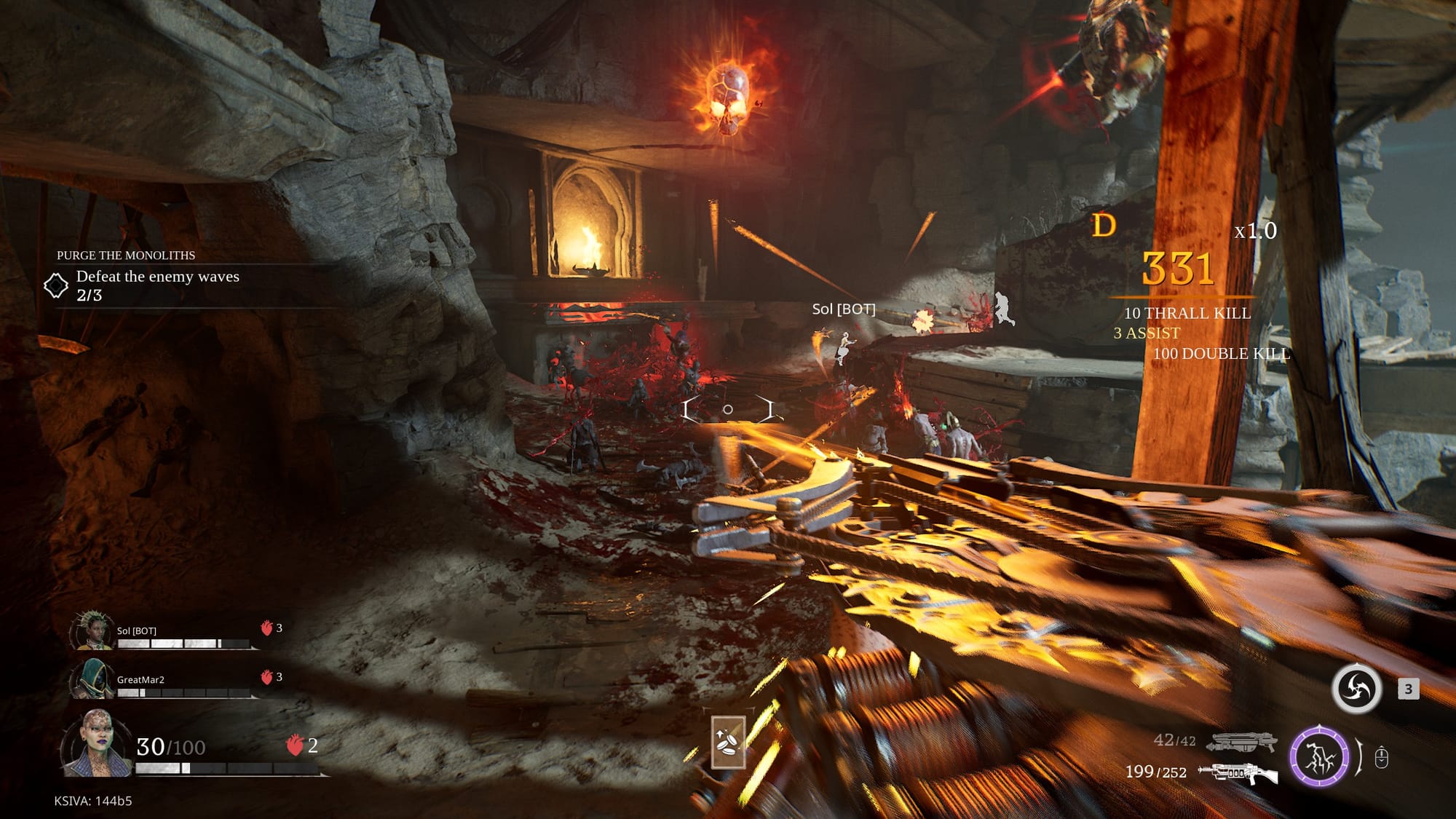The height and width of the screenshot is (819, 1456).
Task: Activate the purple ring ability icon
Action: 1319,756
